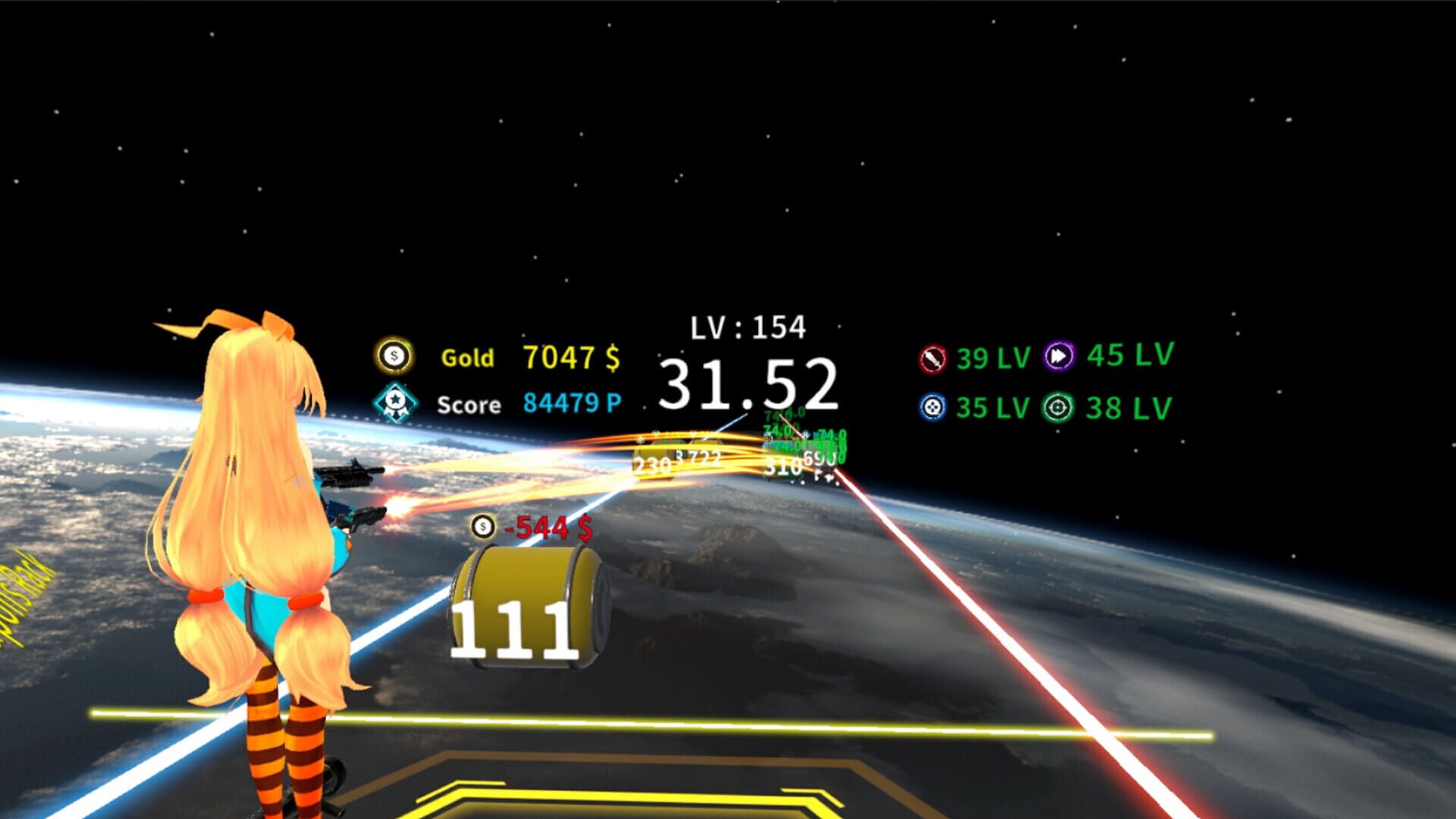Click the LV : 154 level display
This screenshot has width=1456, height=819.
click(748, 326)
